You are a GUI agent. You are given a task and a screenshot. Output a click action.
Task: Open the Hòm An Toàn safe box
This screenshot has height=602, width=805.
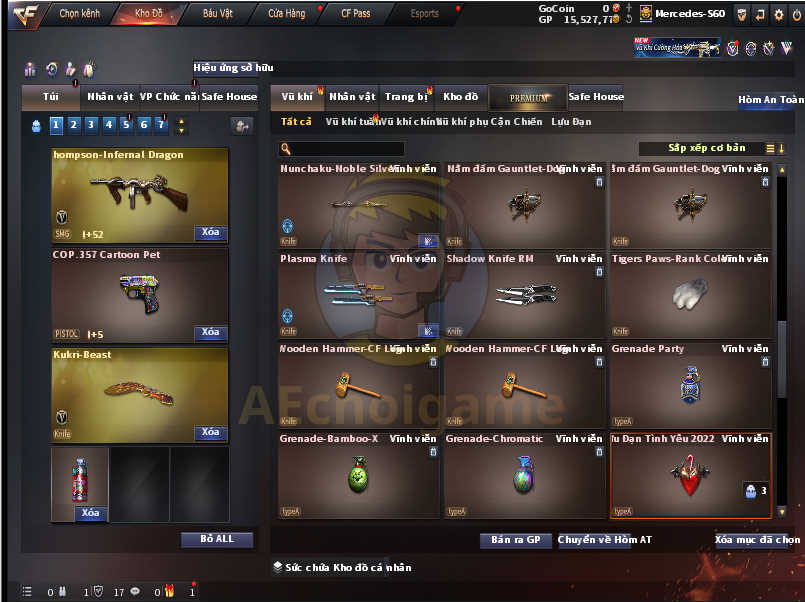click(x=770, y=100)
